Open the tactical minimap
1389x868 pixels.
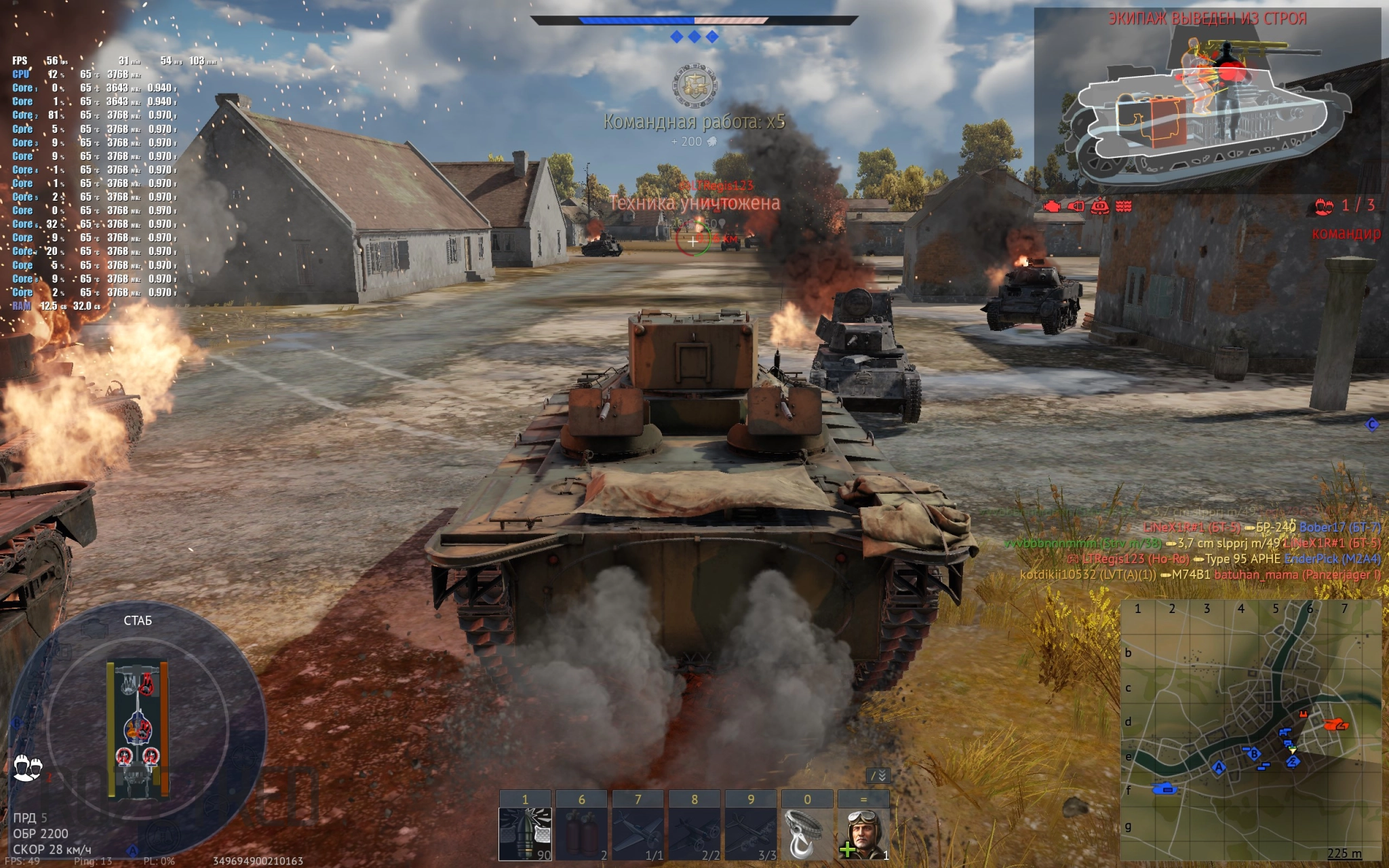click(1251, 730)
